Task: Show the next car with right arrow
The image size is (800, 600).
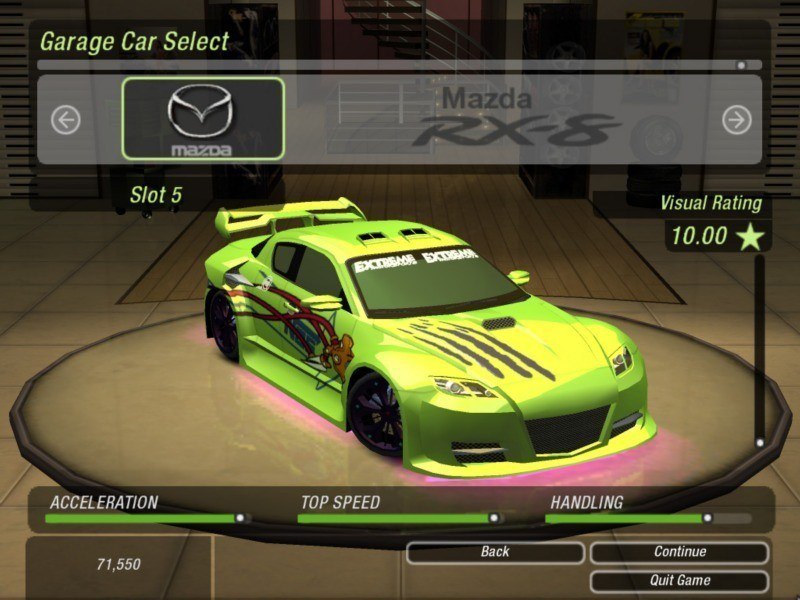Action: (x=736, y=121)
